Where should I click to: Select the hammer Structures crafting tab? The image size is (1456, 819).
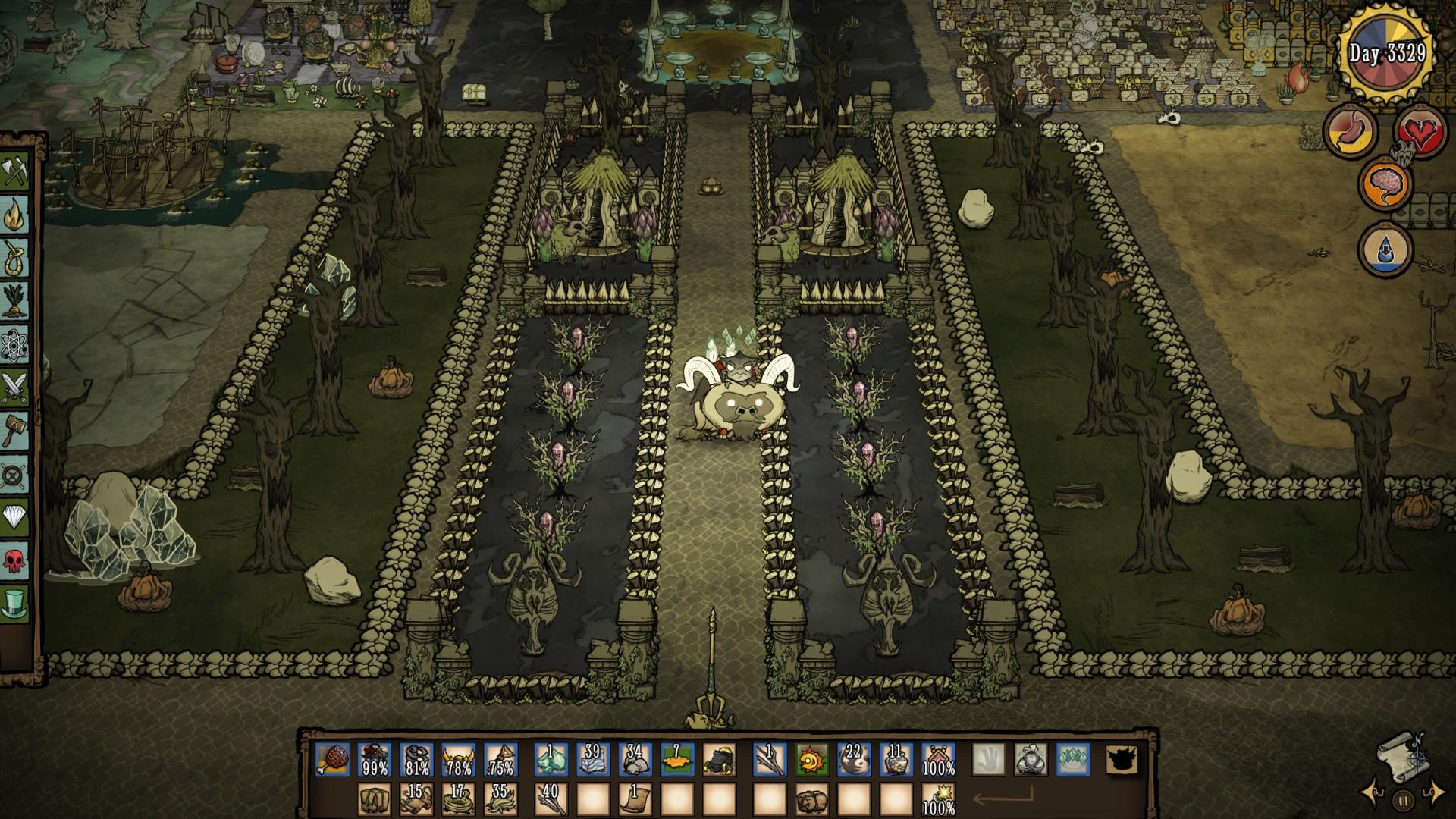pyautogui.click(x=15, y=431)
